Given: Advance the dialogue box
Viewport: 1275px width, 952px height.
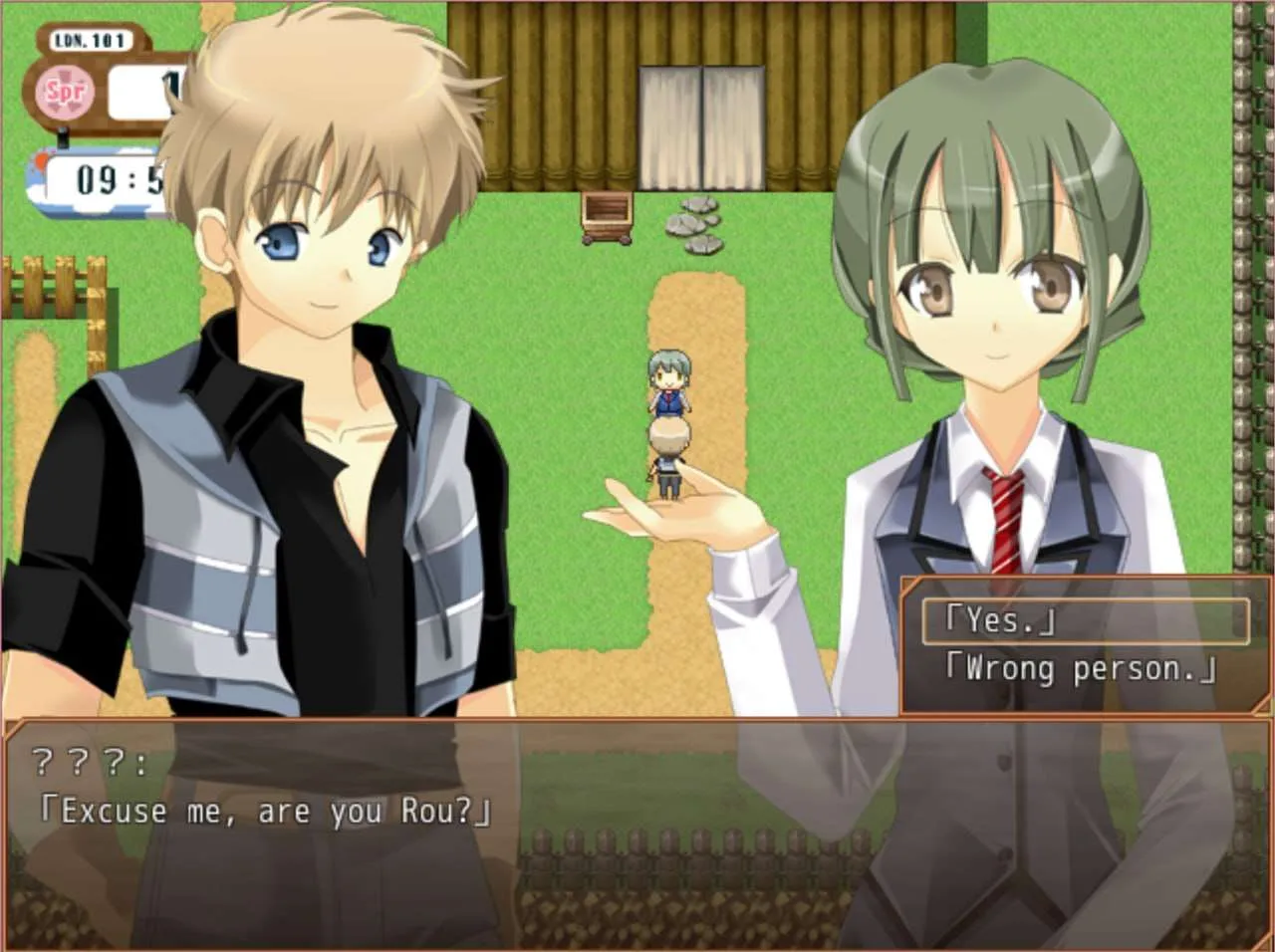Looking at the screenshot, I should pyautogui.click(x=637, y=836).
